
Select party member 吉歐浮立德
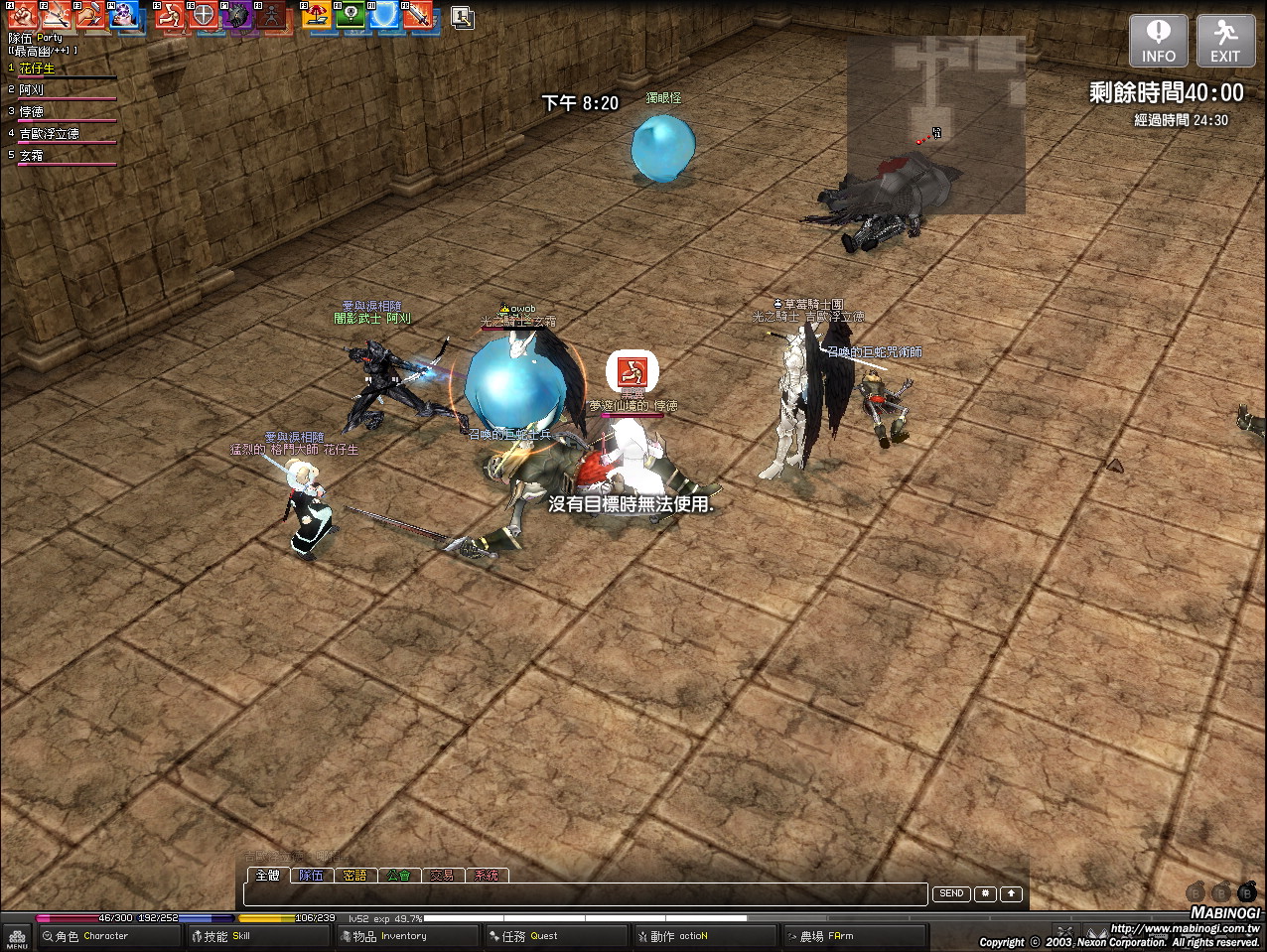click(x=50, y=134)
